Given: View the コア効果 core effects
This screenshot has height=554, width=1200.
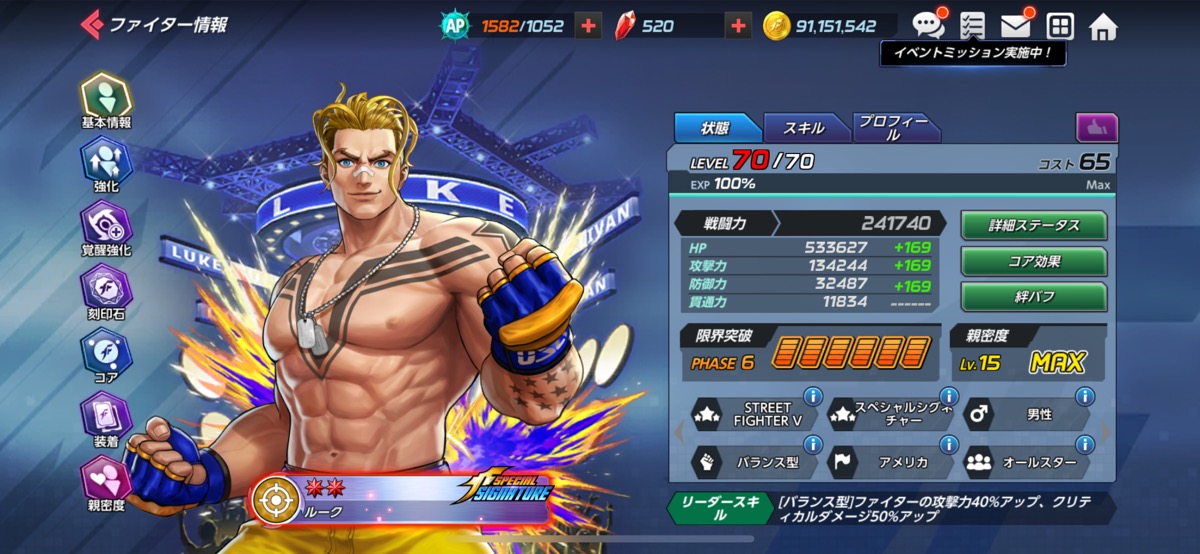Looking at the screenshot, I should click(x=1034, y=261).
